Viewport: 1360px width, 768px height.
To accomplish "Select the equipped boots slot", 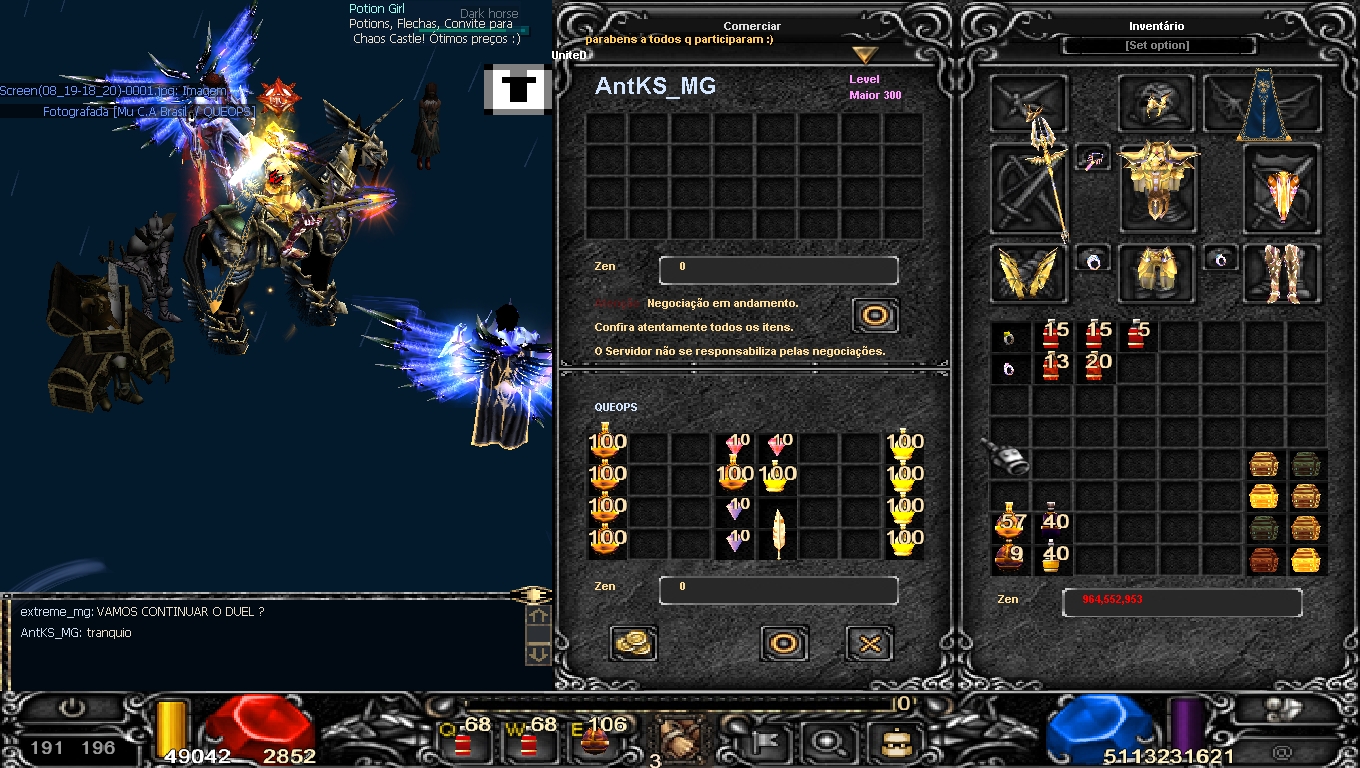I will 1281,273.
